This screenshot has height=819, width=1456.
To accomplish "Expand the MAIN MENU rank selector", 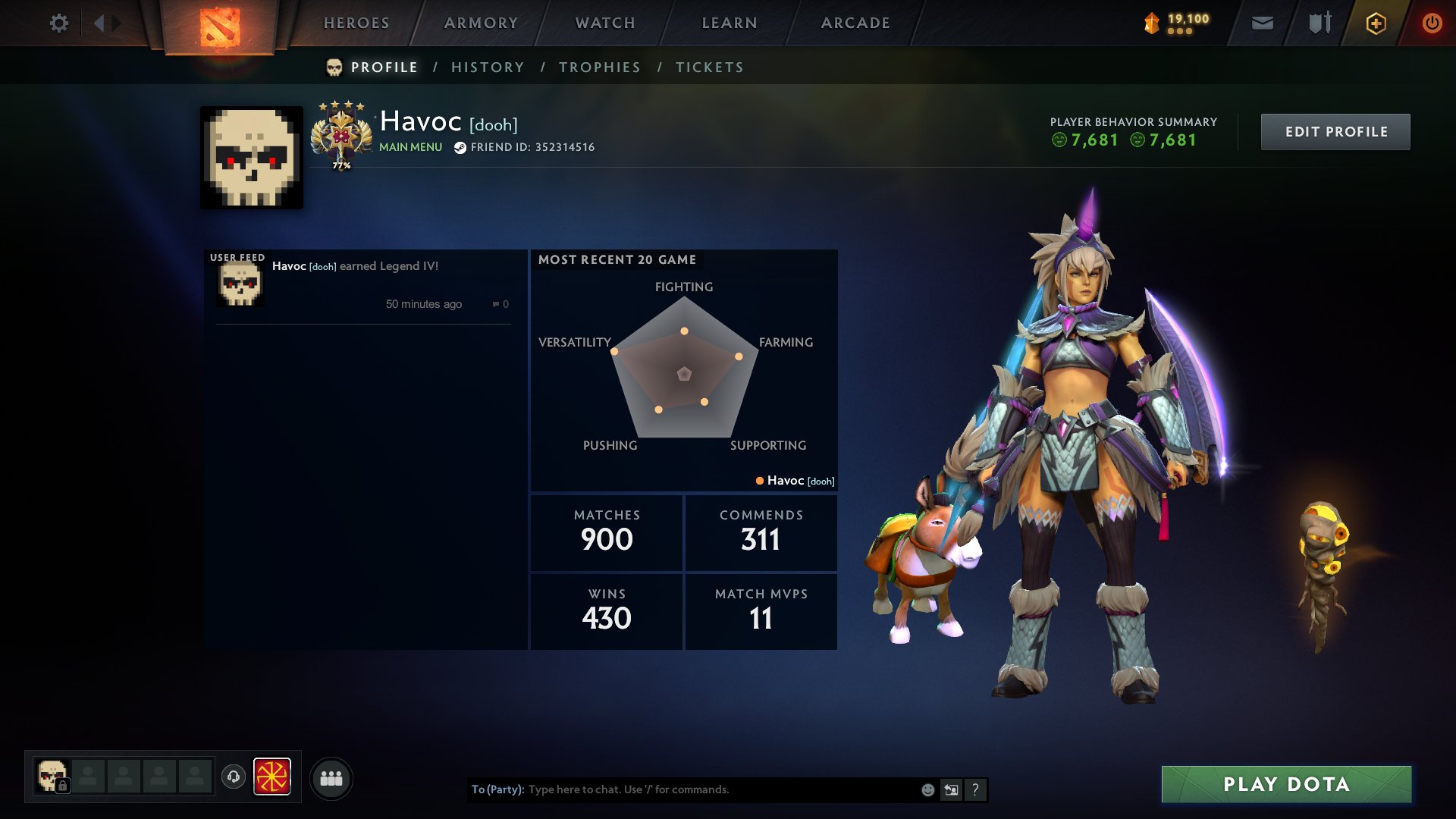I will tap(410, 147).
